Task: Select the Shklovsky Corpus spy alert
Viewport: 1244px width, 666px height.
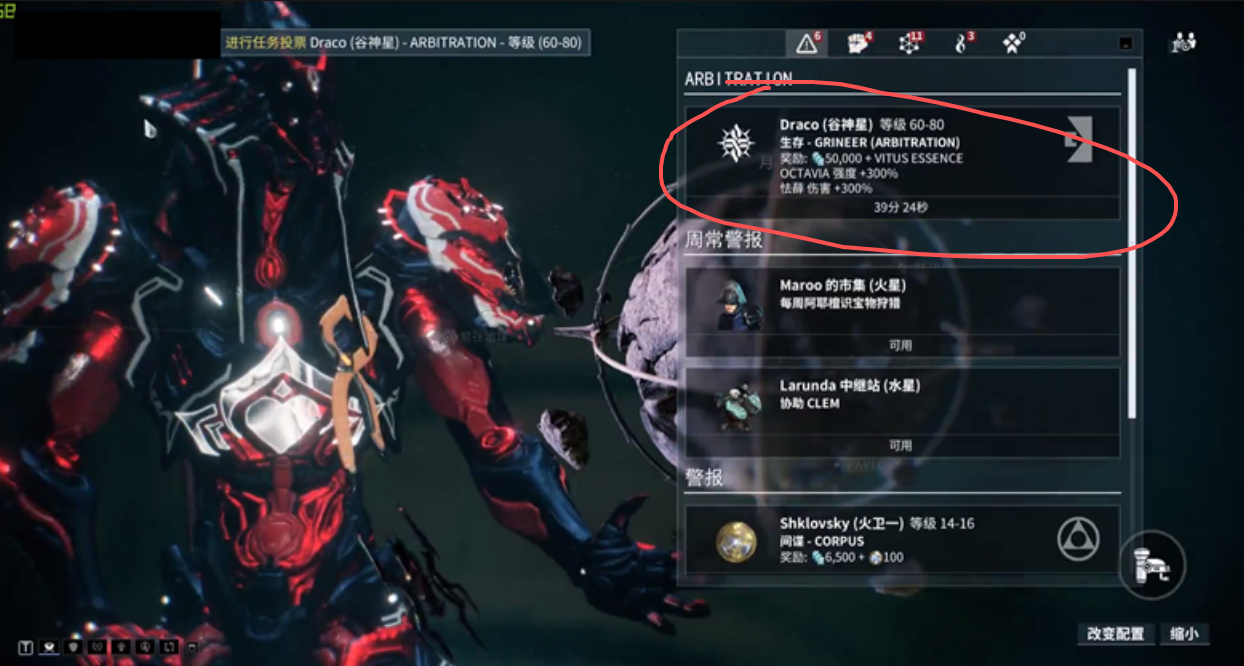Action: coord(900,540)
